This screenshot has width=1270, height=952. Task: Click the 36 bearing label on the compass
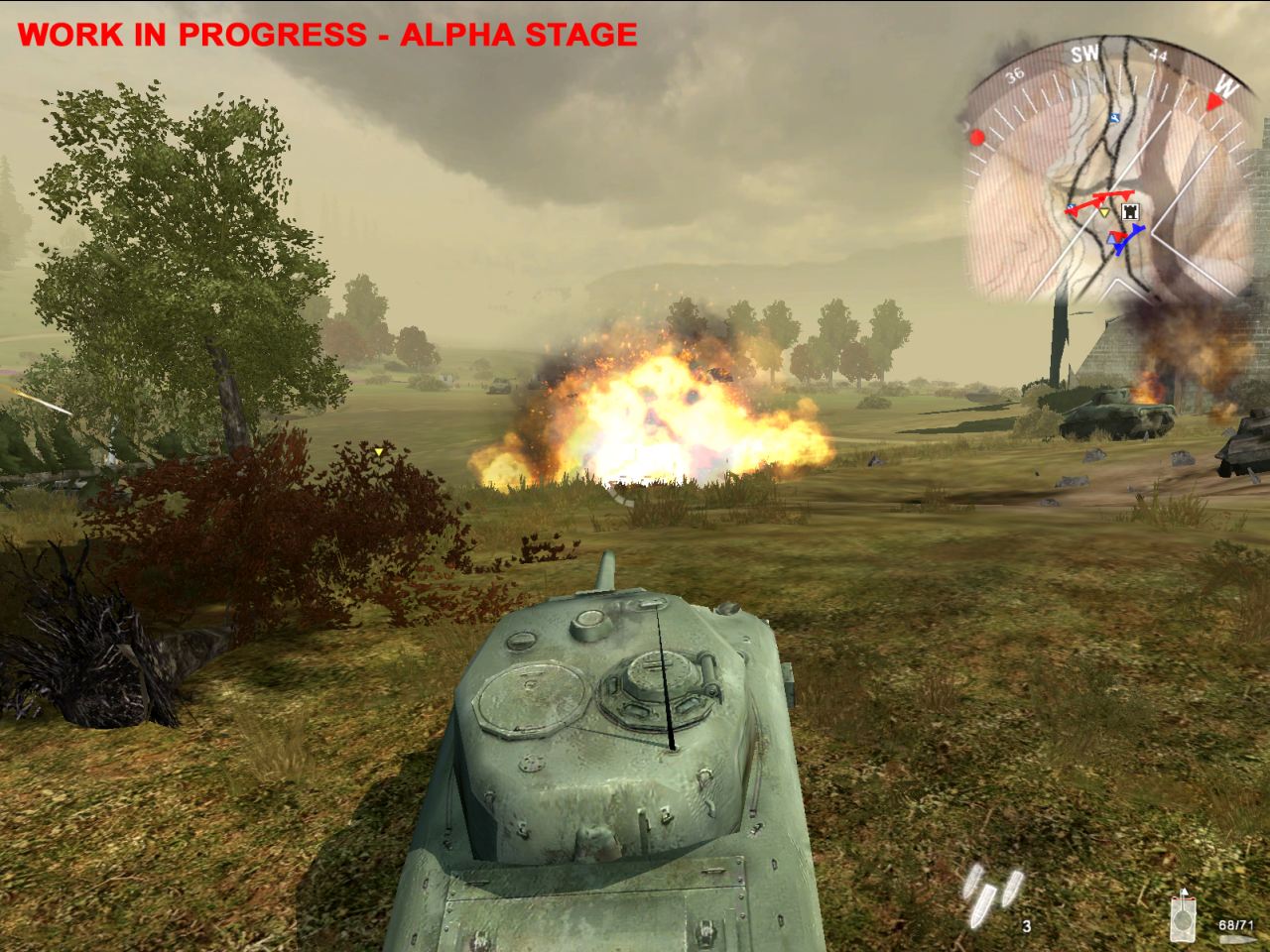(x=1015, y=75)
